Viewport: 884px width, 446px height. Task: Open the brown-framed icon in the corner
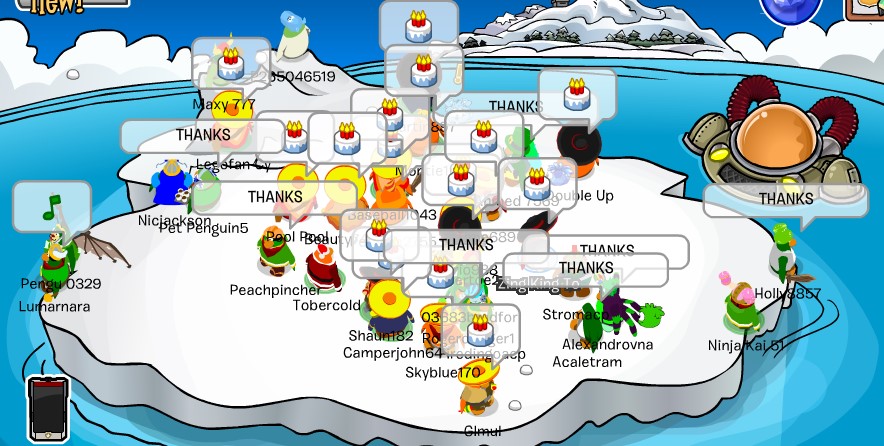coord(866,8)
